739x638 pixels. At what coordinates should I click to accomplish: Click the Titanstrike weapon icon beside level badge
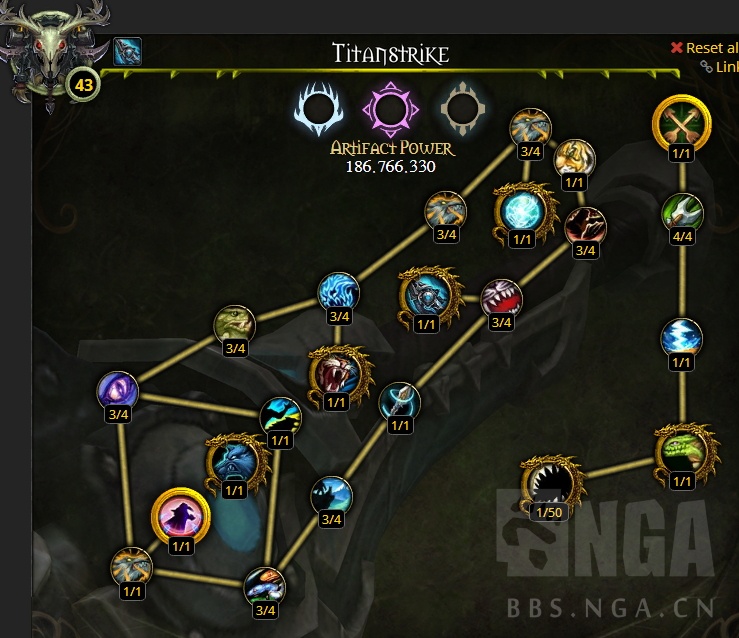[127, 51]
